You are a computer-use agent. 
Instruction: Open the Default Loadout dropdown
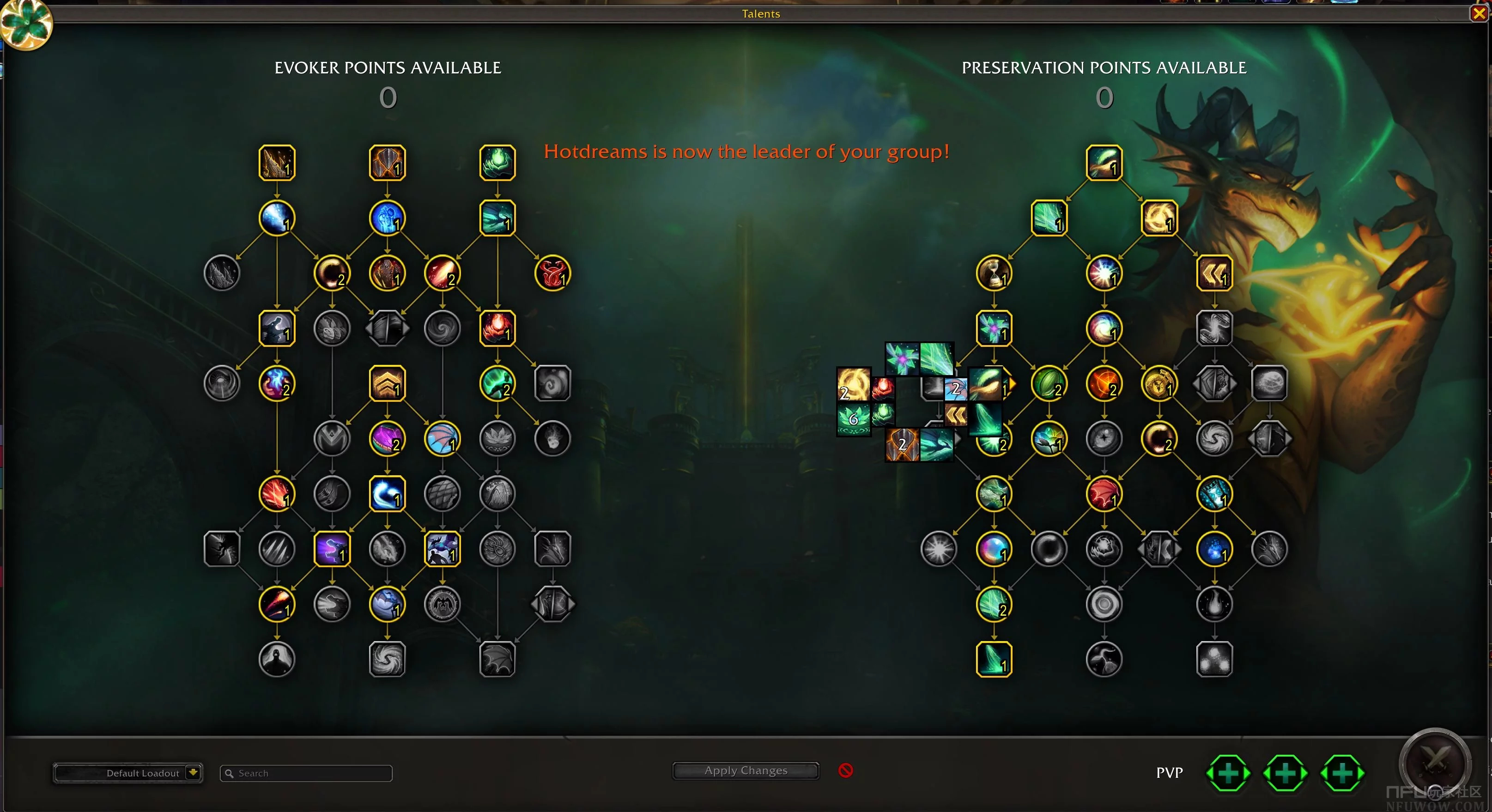coord(193,773)
